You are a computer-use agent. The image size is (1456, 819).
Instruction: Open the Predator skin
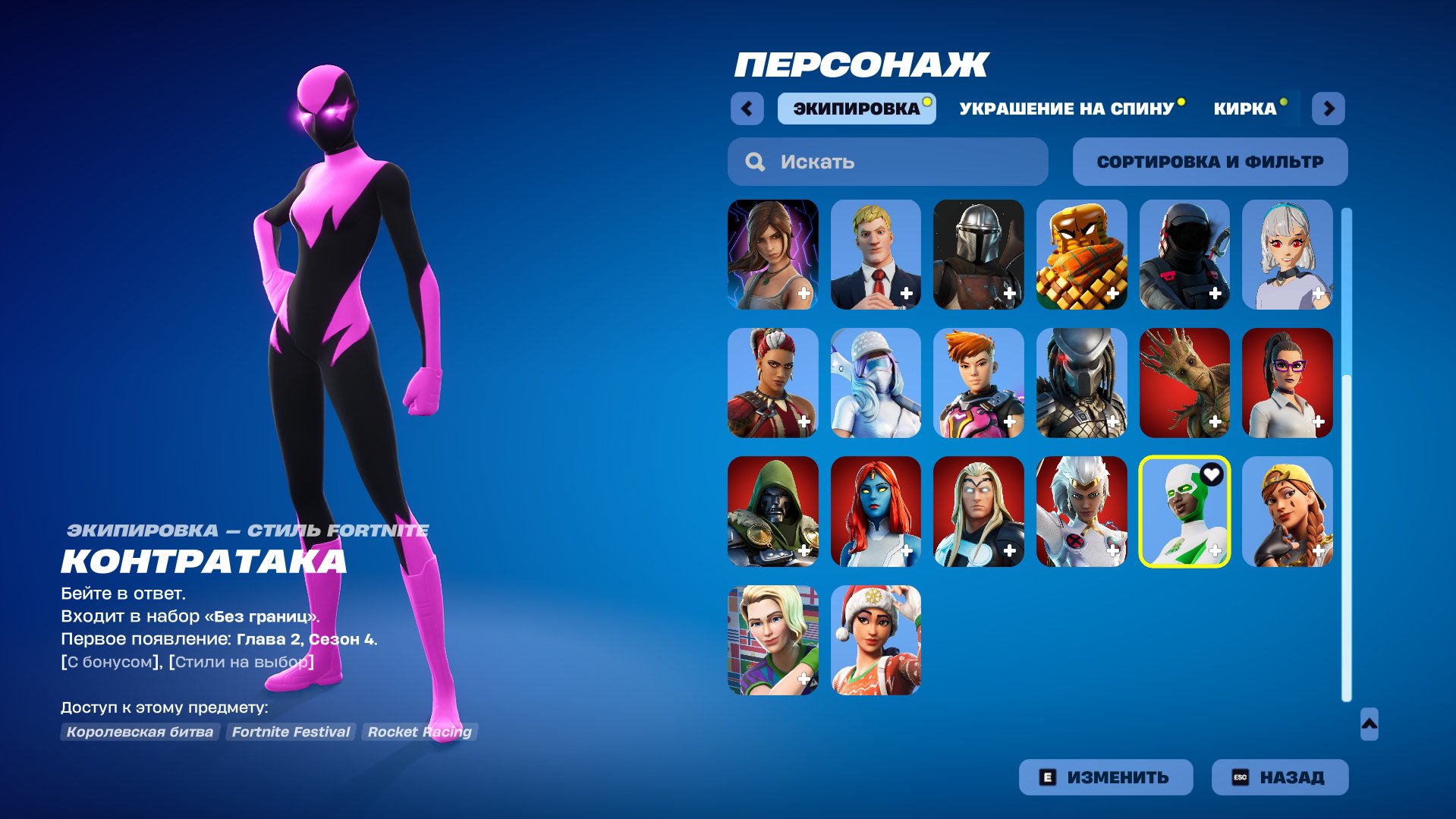[1081, 383]
